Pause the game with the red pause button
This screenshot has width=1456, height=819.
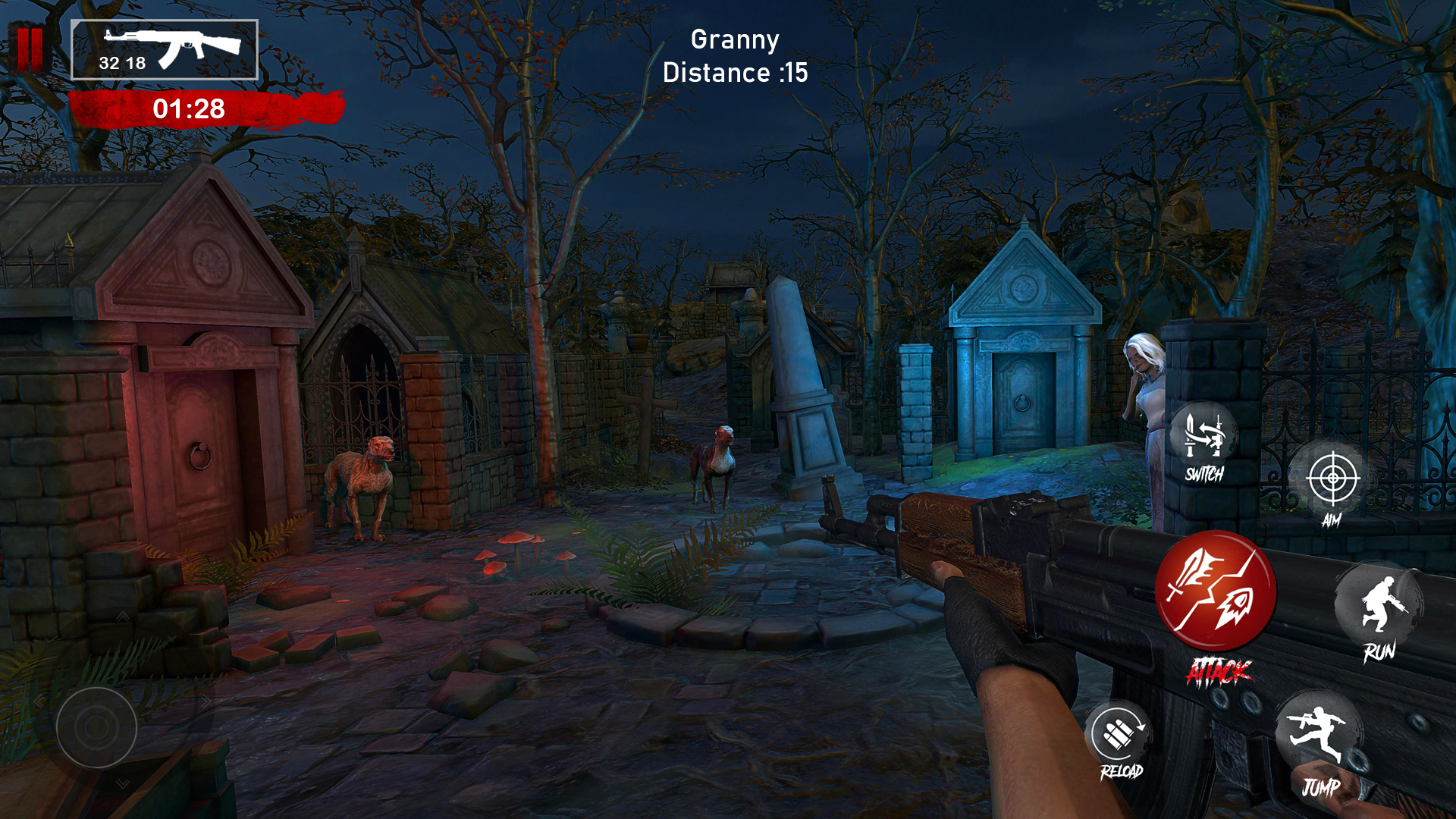[x=30, y=49]
